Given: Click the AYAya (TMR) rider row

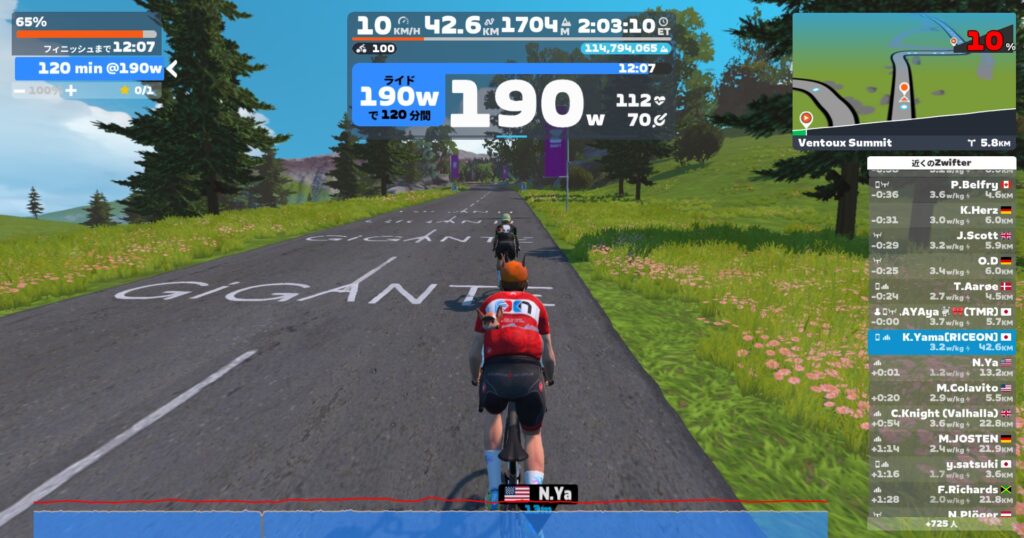Looking at the screenshot, I should (941, 316).
